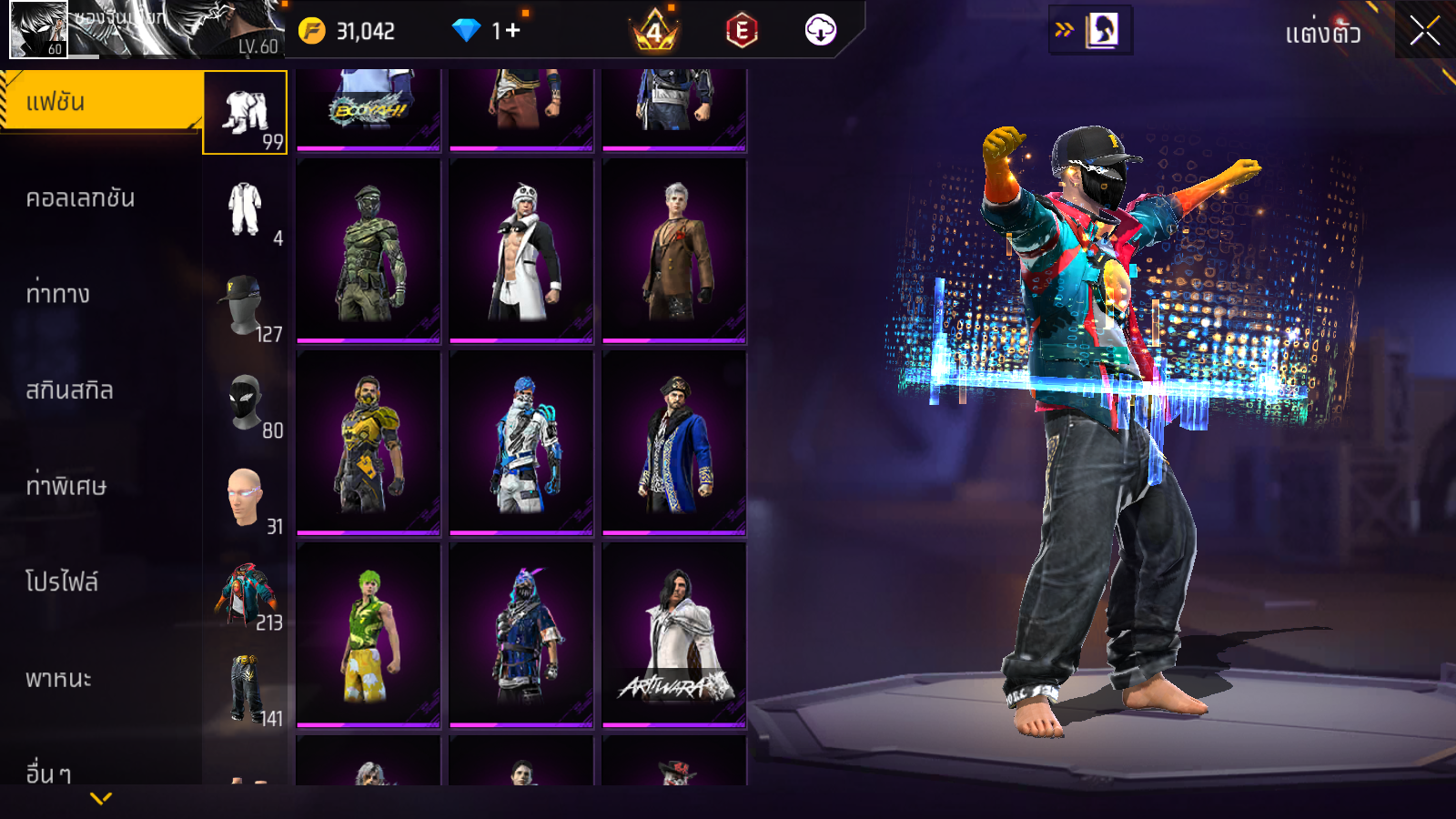This screenshot has width=1456, height=819.
Task: Choose the ท่าพิเศษ special moves tab
Action: pos(66,486)
